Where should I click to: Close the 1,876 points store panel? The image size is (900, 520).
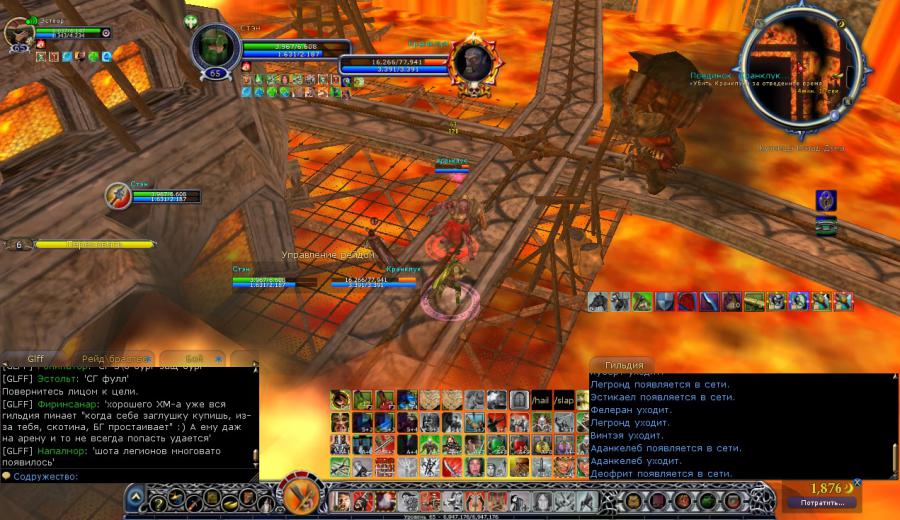click(x=857, y=483)
